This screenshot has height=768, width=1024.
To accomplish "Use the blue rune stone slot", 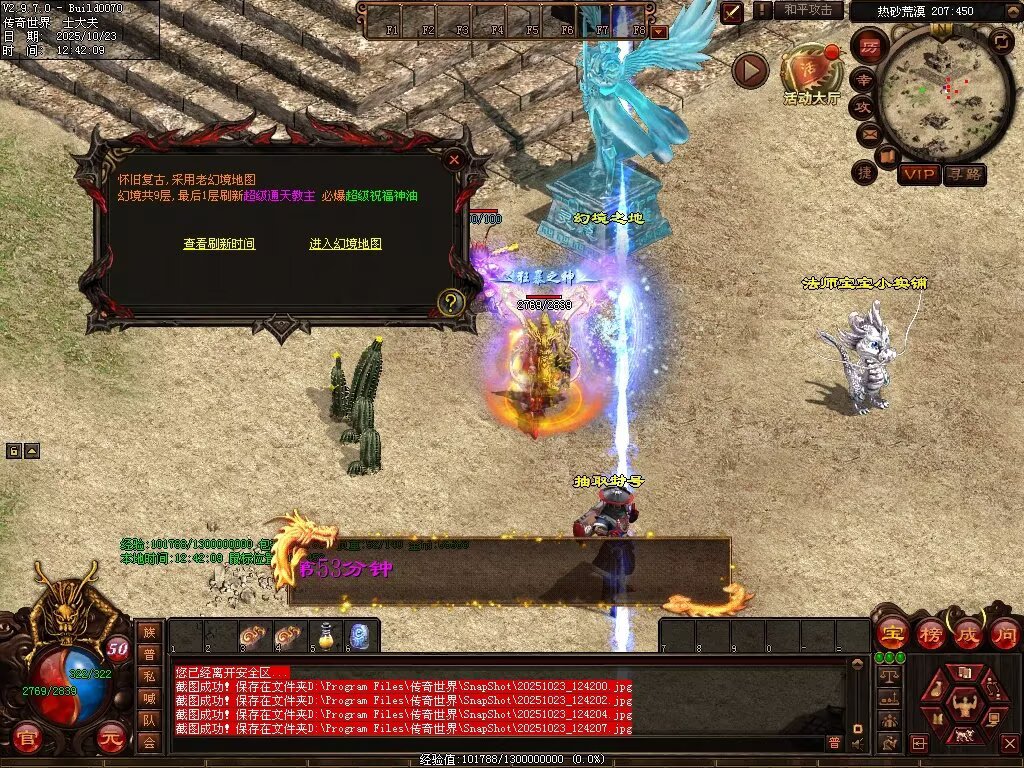I will pos(359,636).
